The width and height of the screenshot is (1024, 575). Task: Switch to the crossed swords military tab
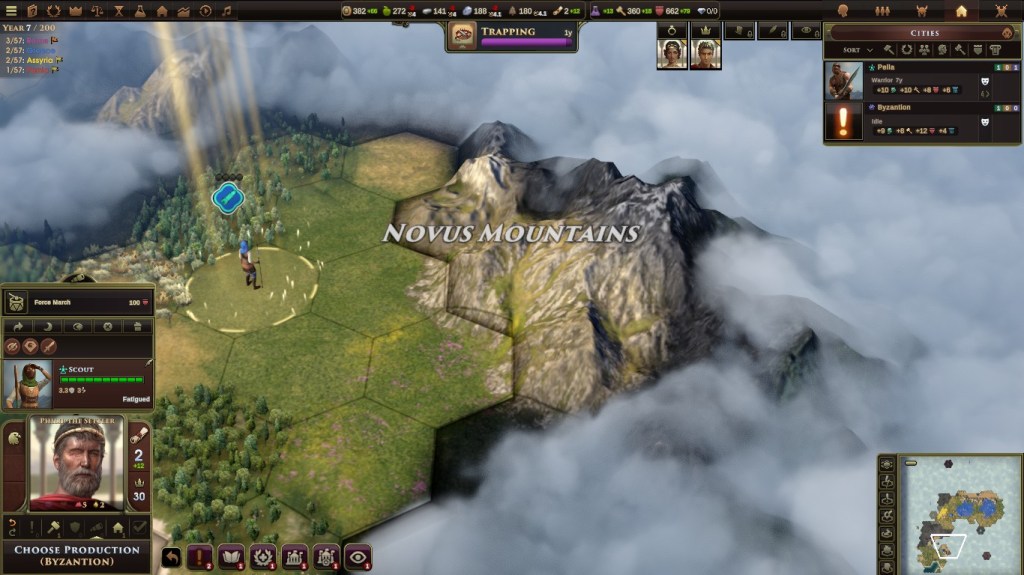1001,11
